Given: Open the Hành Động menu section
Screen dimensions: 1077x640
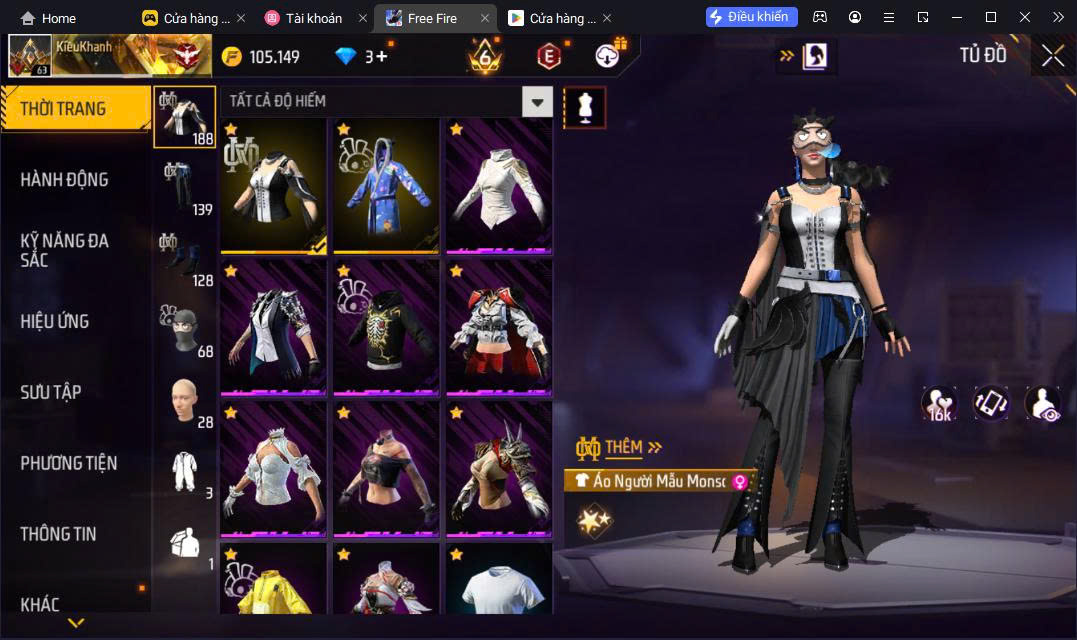Looking at the screenshot, I should [x=64, y=180].
